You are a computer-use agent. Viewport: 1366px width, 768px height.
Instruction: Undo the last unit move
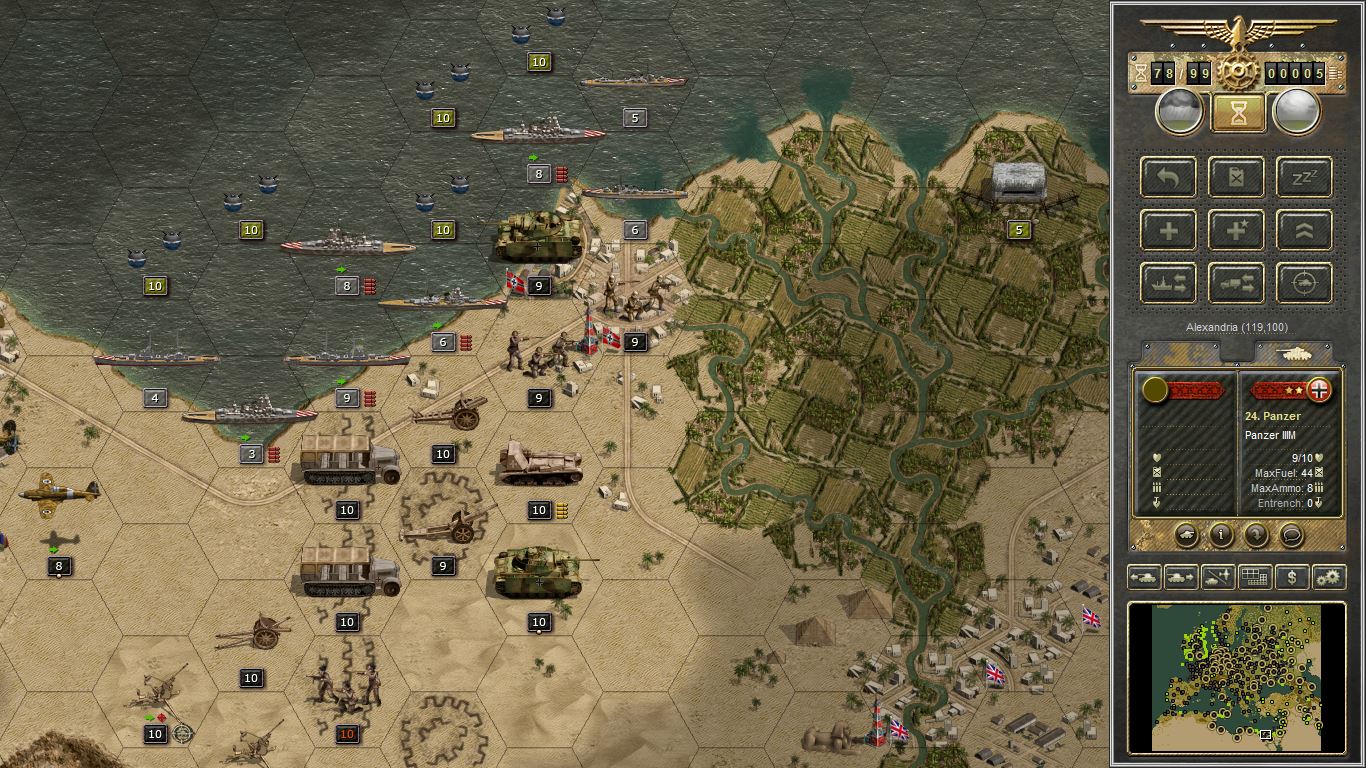[x=1167, y=178]
